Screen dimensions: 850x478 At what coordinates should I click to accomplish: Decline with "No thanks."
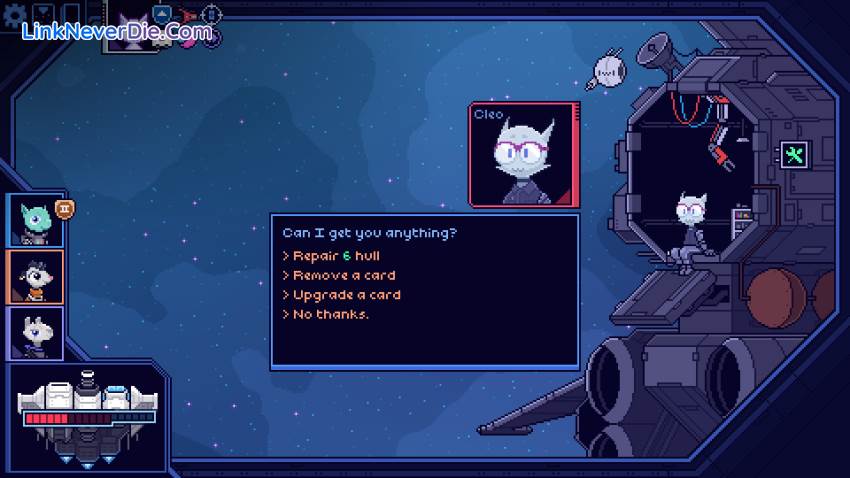(330, 314)
